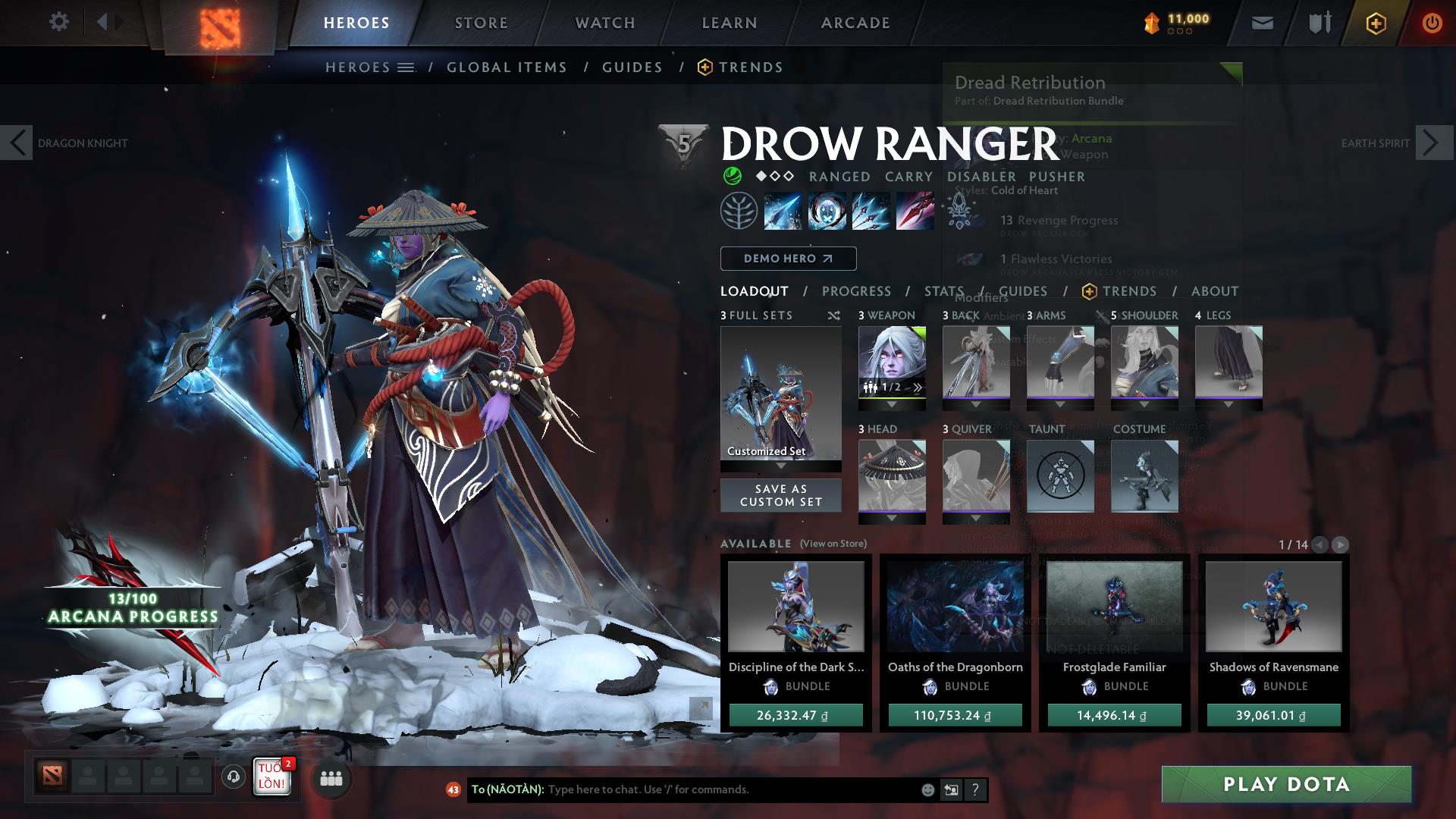This screenshot has width=1456, height=819.
Task: Expand the Head slot dropdown arrow
Action: 890,516
